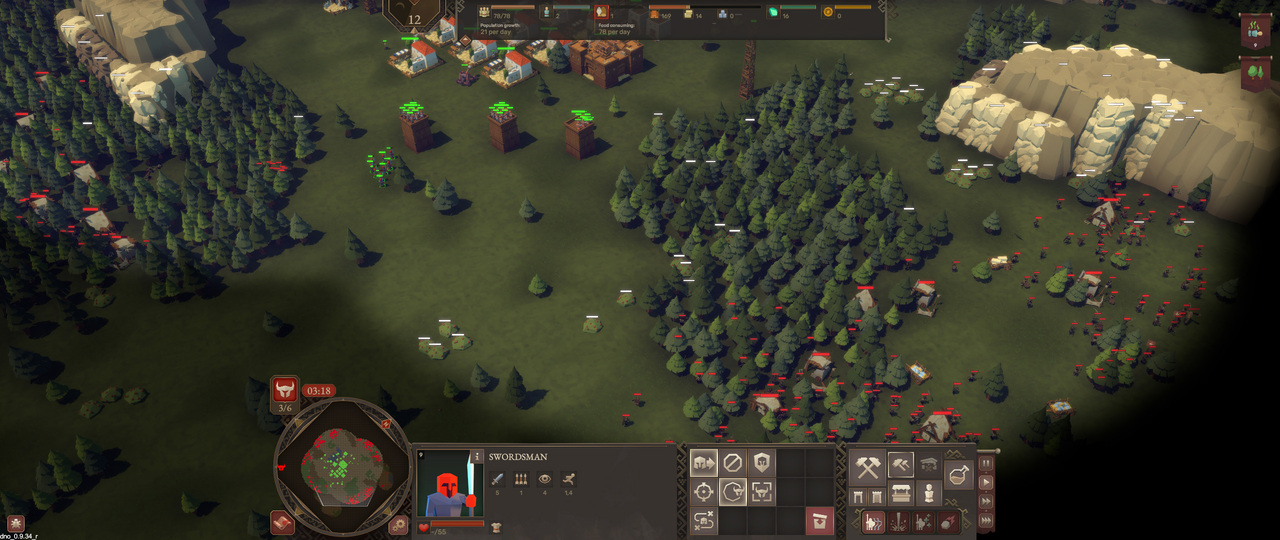Open the map scroll button beside minimap
This screenshot has height=540, width=1280.
(x=283, y=523)
